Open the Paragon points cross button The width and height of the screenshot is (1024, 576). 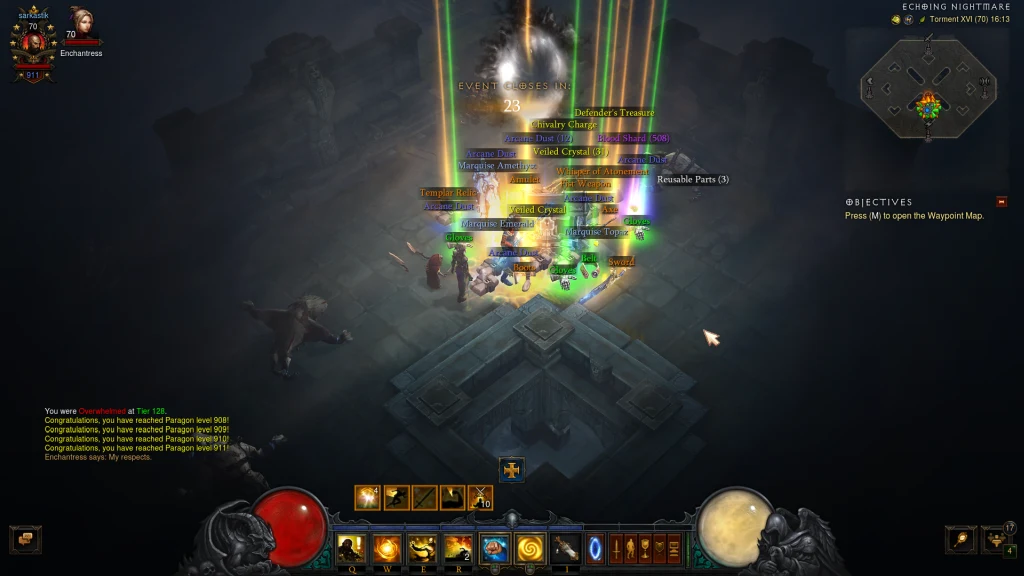[x=512, y=469]
